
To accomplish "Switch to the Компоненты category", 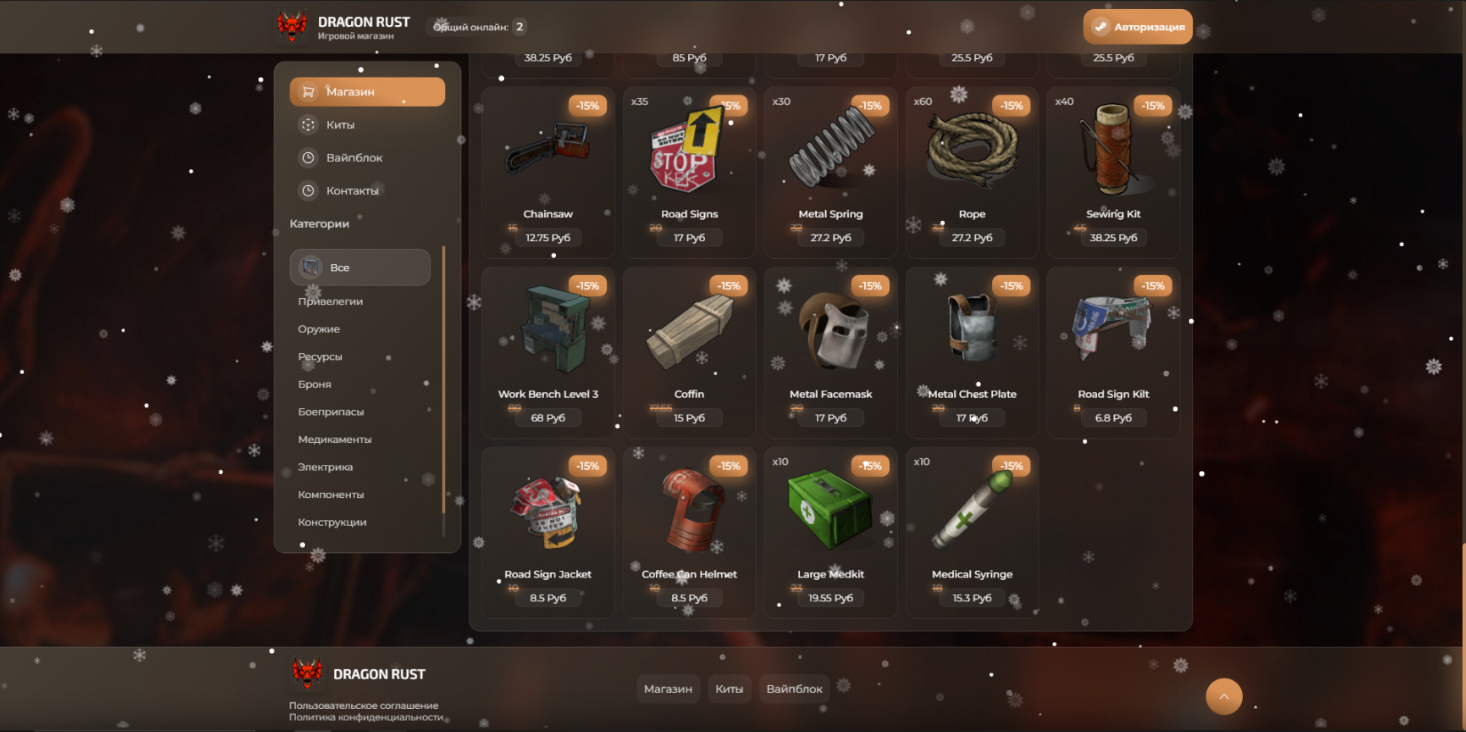I will click(x=331, y=494).
